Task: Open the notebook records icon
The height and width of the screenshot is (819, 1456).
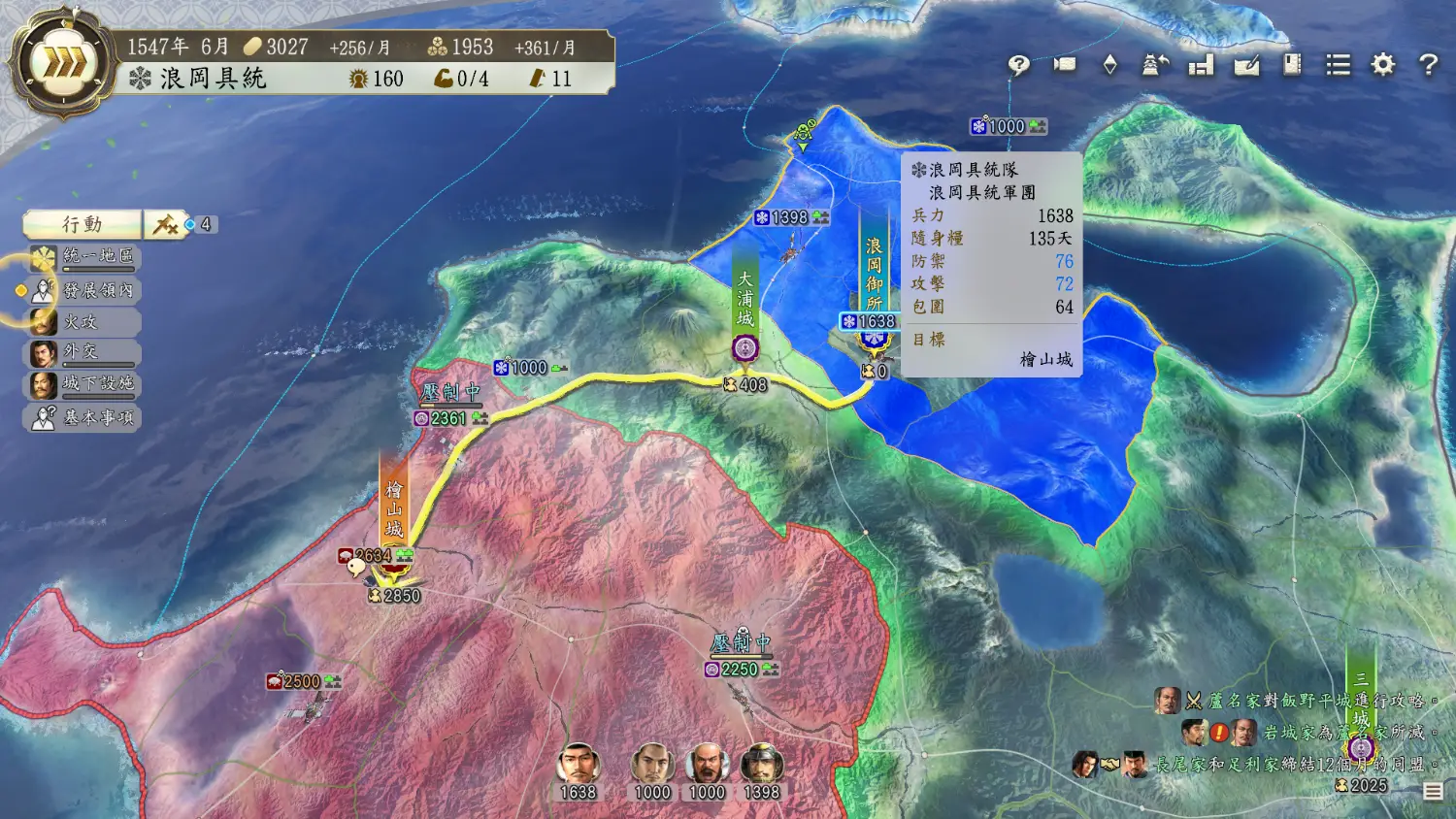Action: click(1292, 65)
